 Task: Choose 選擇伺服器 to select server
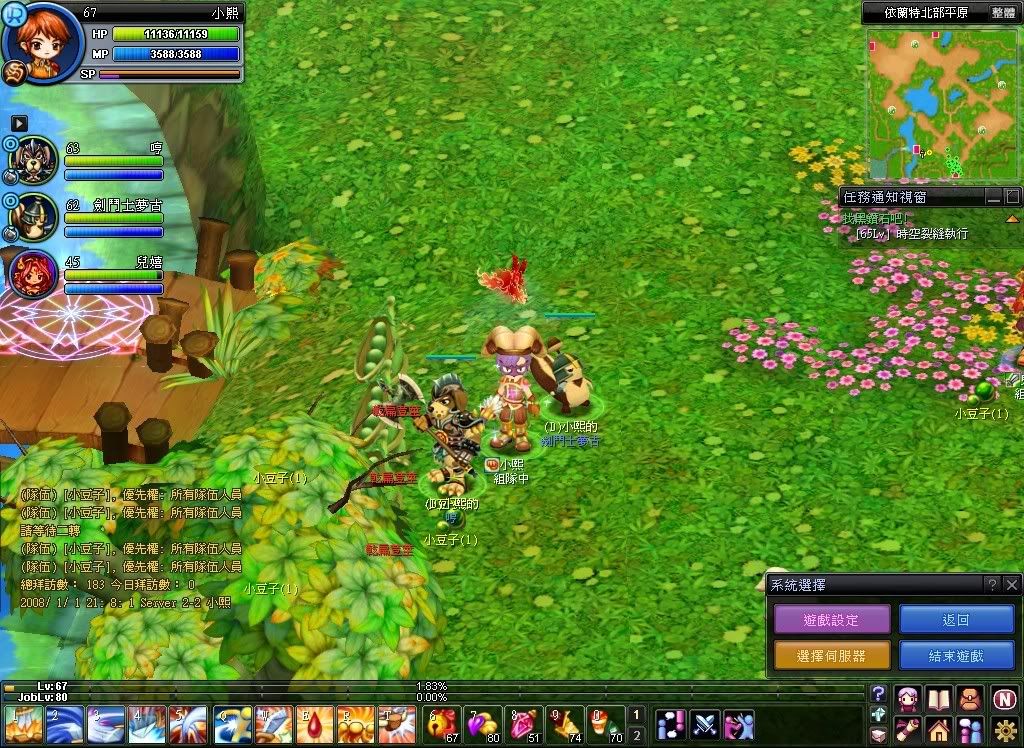(x=831, y=656)
